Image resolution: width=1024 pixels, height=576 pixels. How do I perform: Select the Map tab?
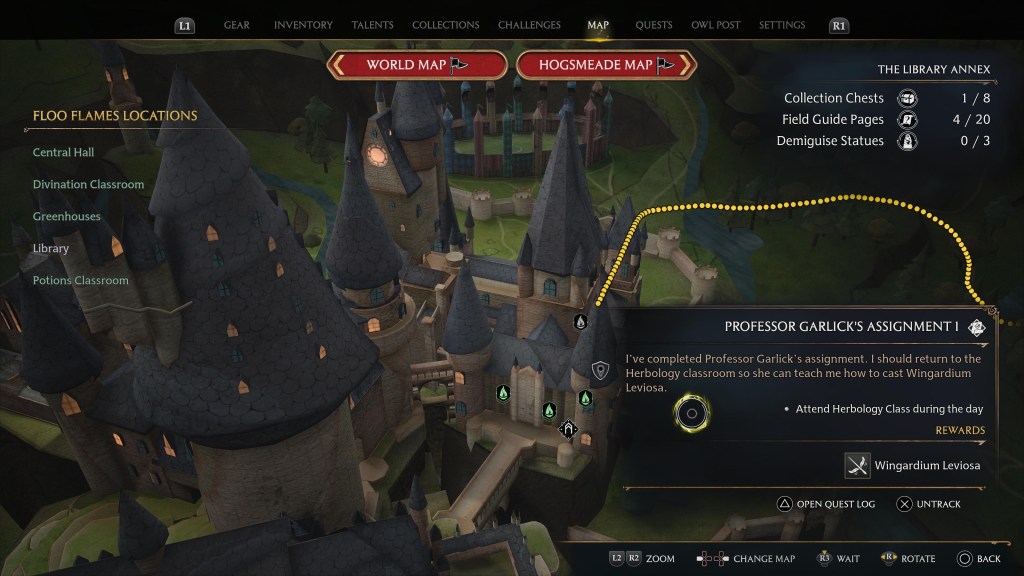tap(598, 25)
